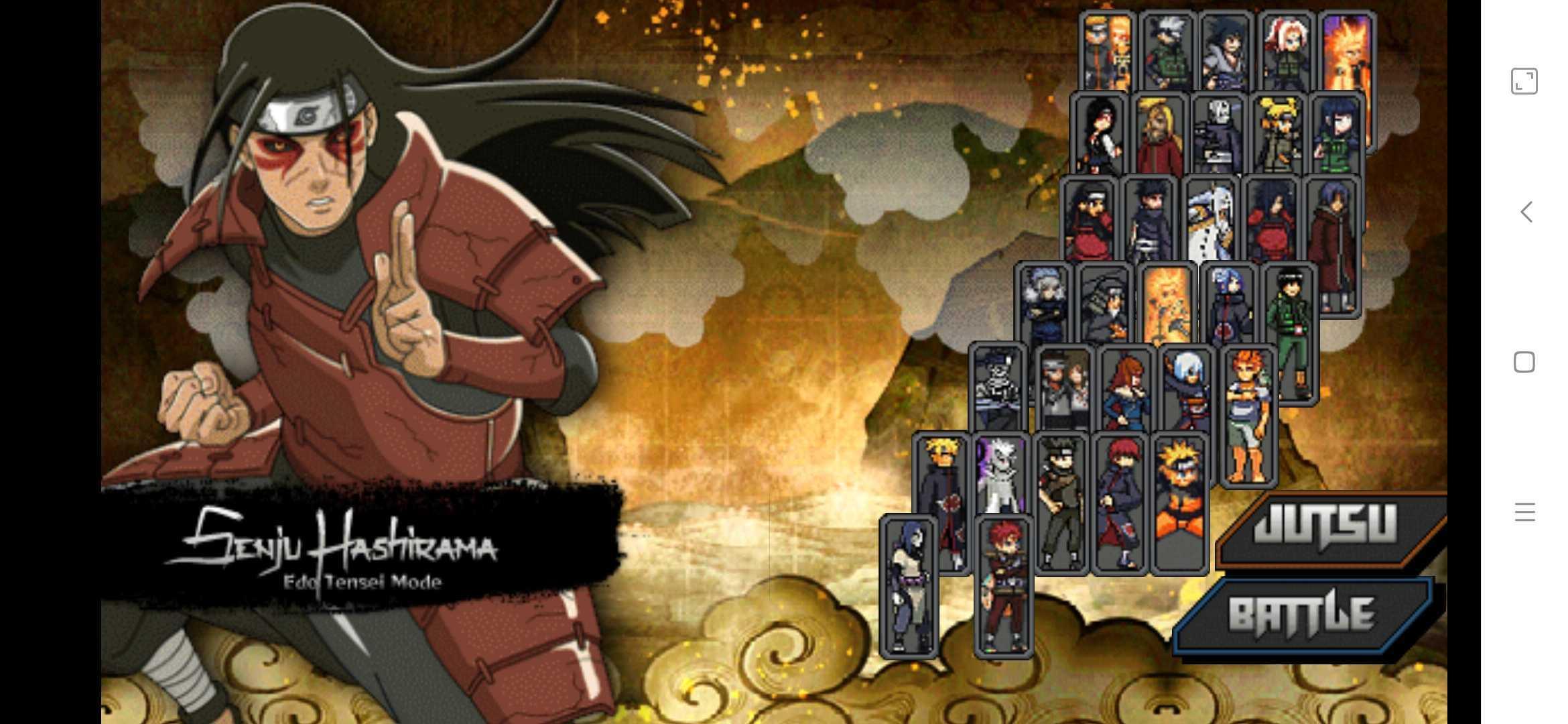Choose the blonde Temari character tile

click(1277, 134)
